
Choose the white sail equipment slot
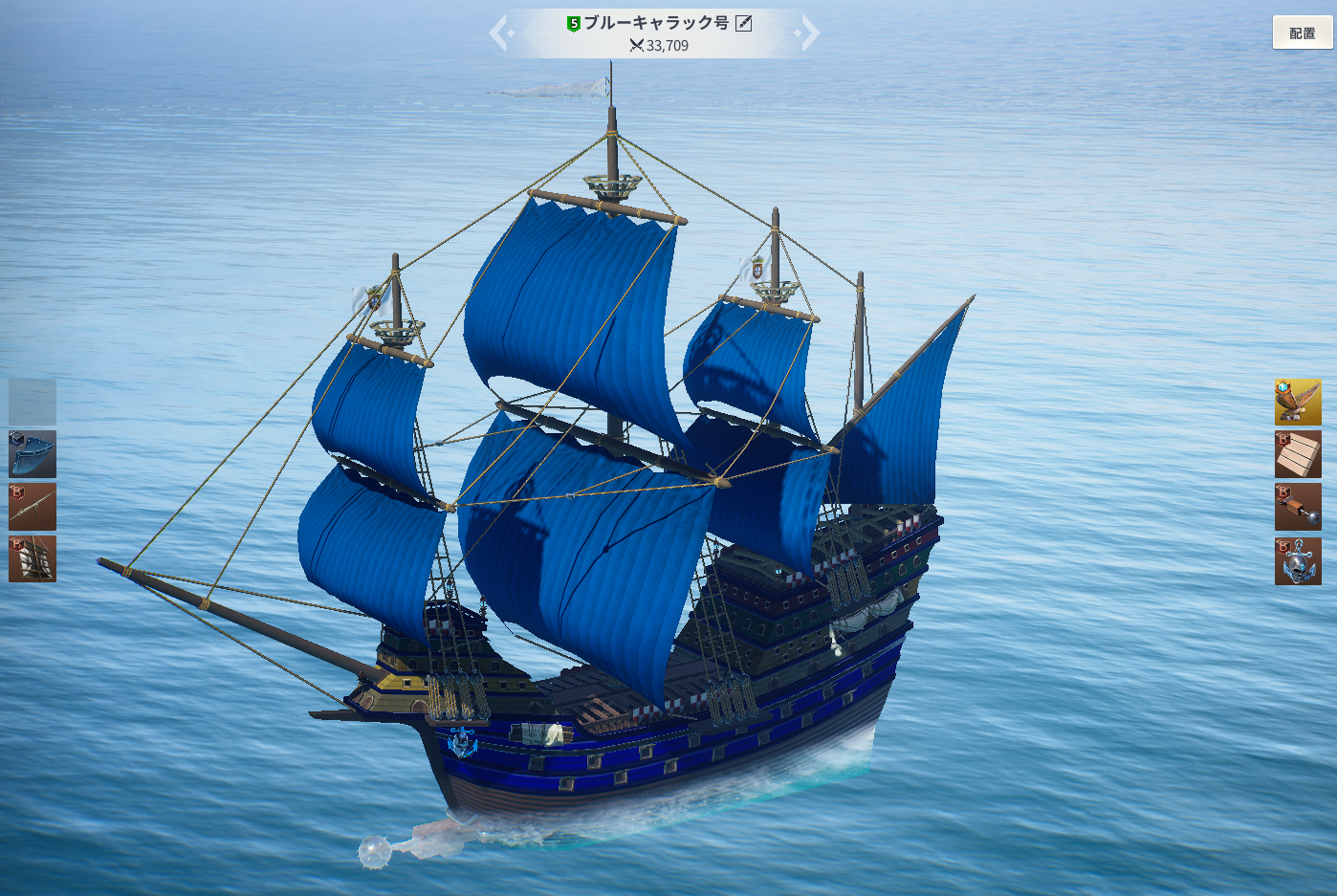[x=33, y=559]
